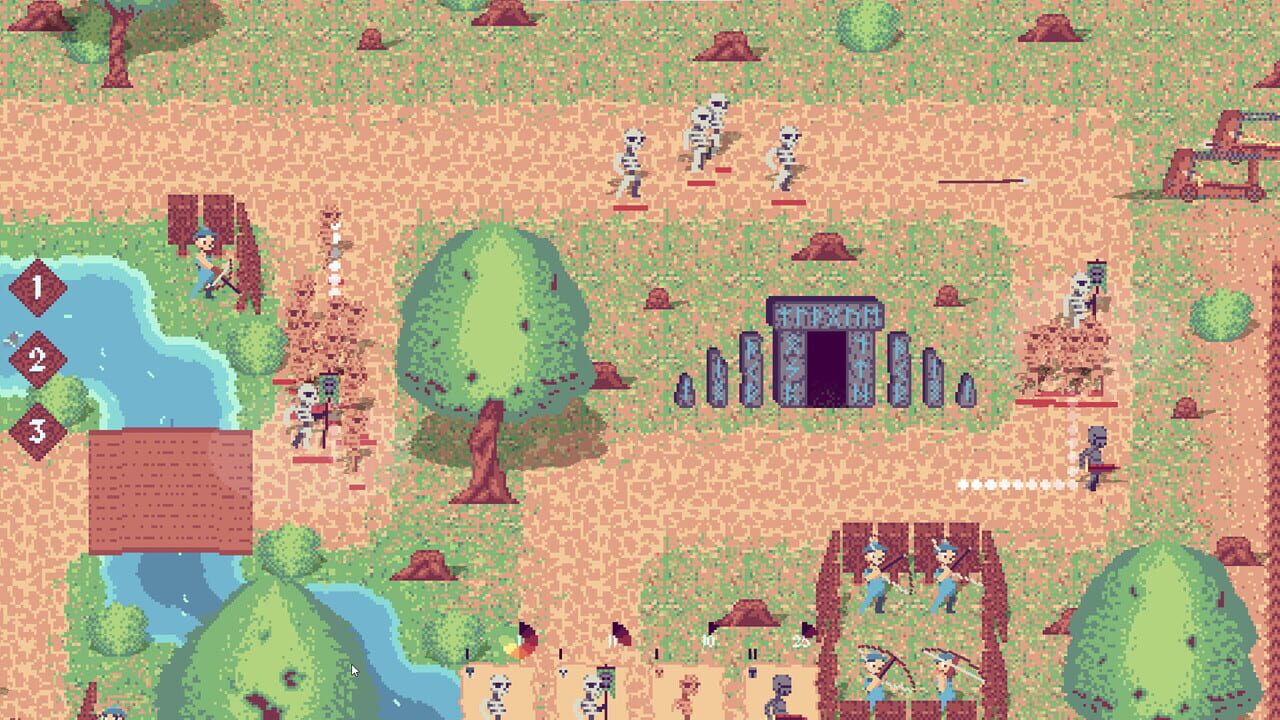The image size is (1280, 720).
Task: Click the blue archer beside the wooden barricade
Action: click(x=205, y=255)
